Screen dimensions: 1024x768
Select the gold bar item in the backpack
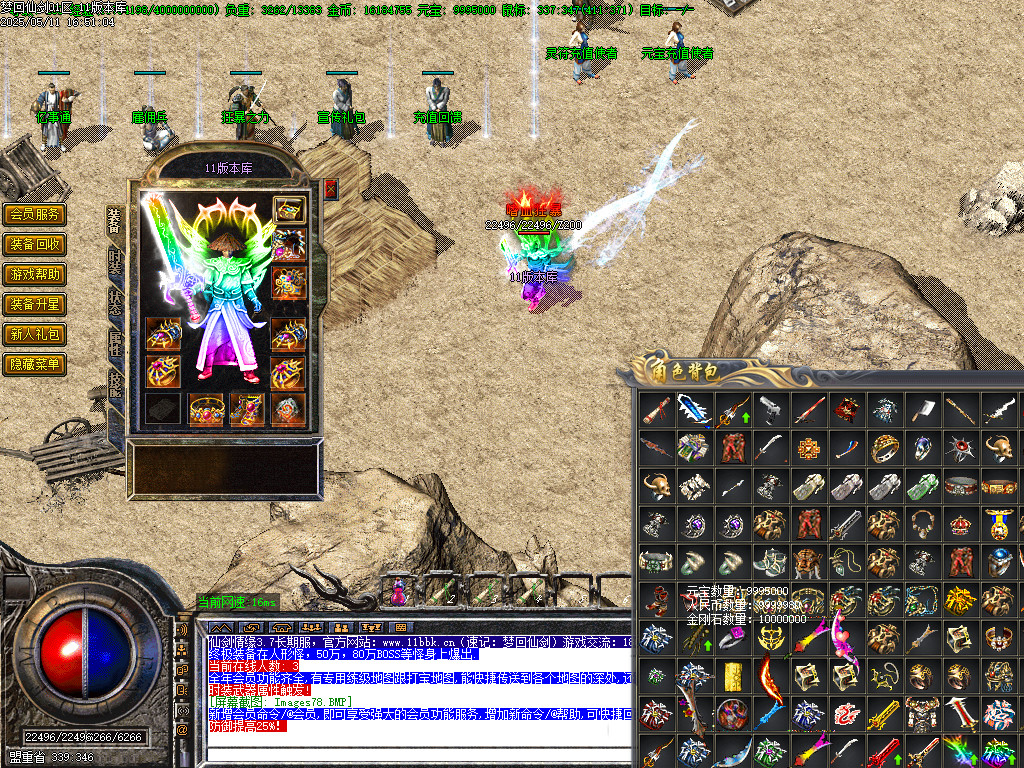[x=732, y=675]
